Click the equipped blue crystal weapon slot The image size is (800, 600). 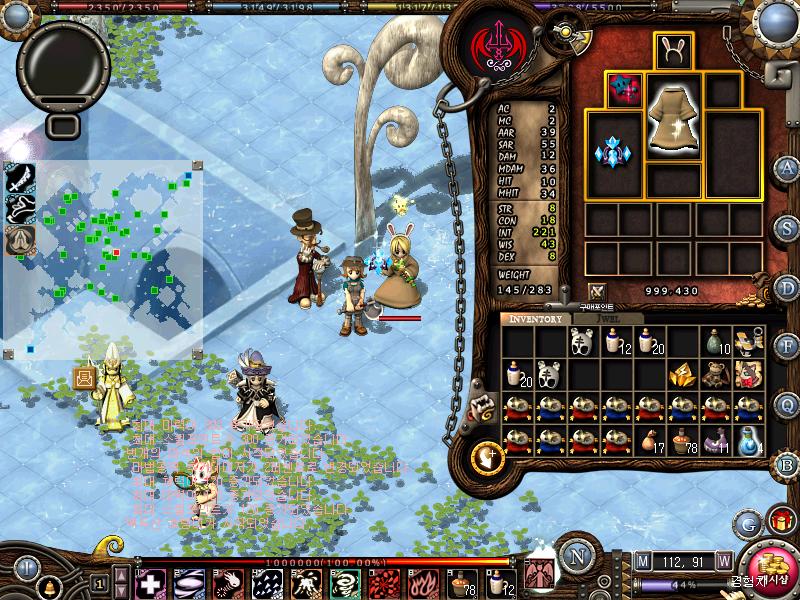(612, 153)
